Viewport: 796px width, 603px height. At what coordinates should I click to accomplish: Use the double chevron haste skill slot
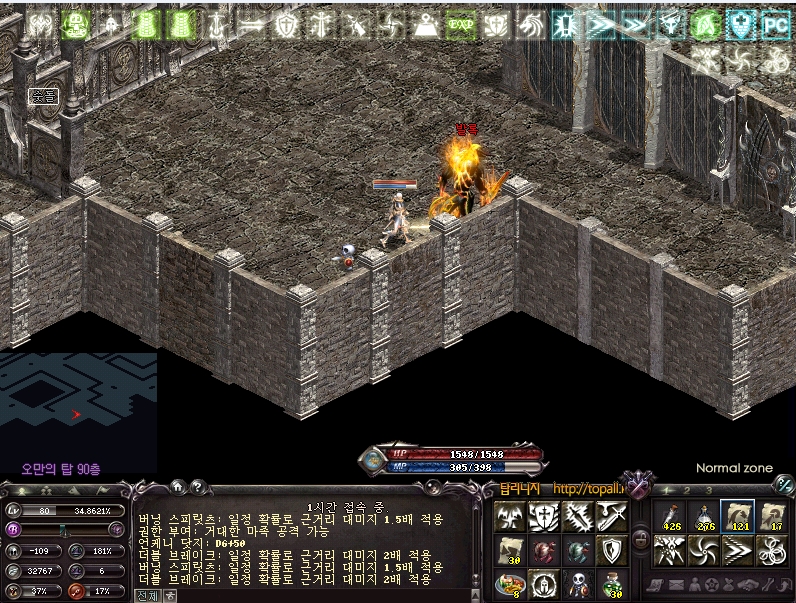pos(739,550)
